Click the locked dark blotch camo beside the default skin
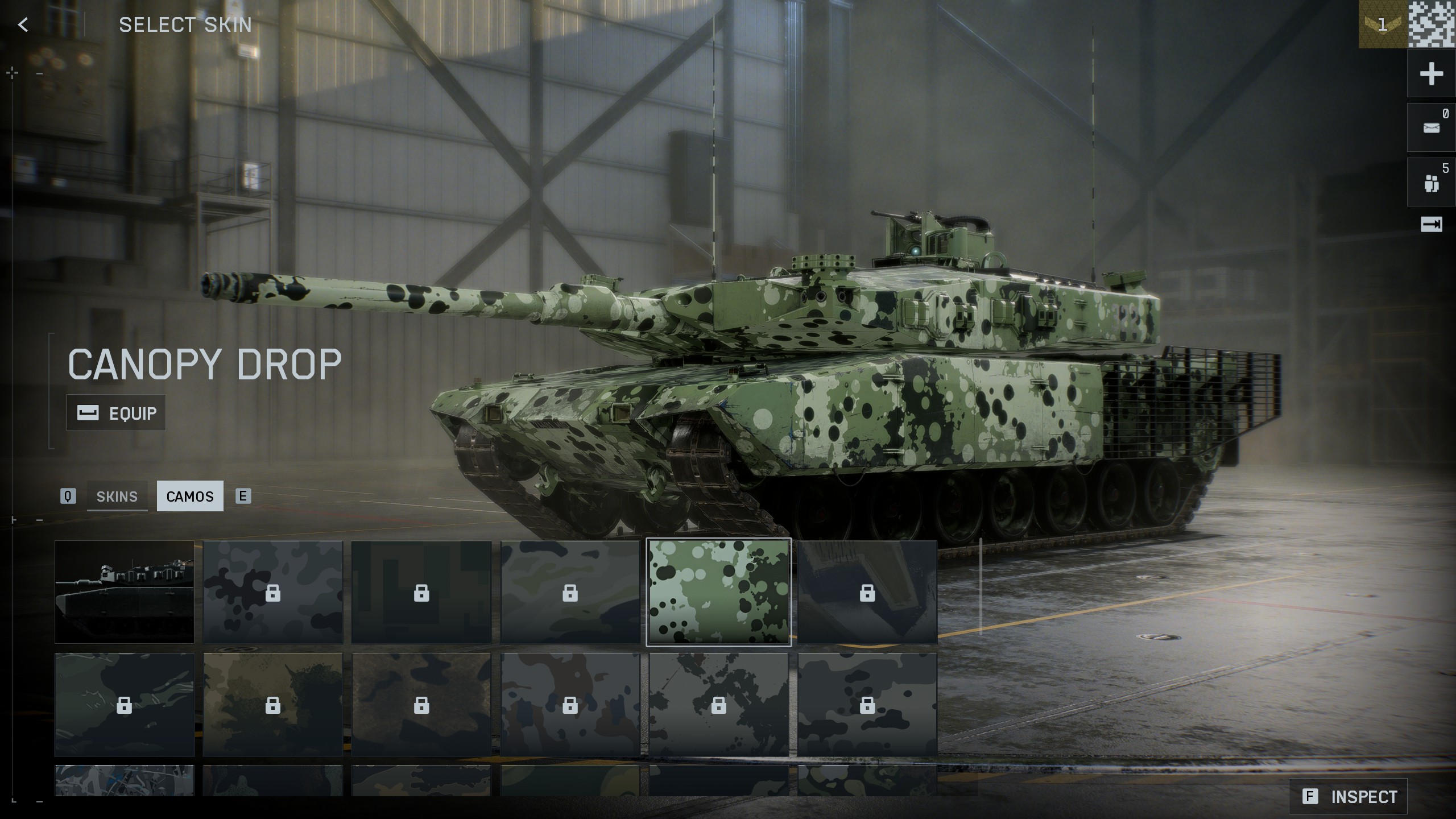The image size is (1456, 819). click(273, 593)
